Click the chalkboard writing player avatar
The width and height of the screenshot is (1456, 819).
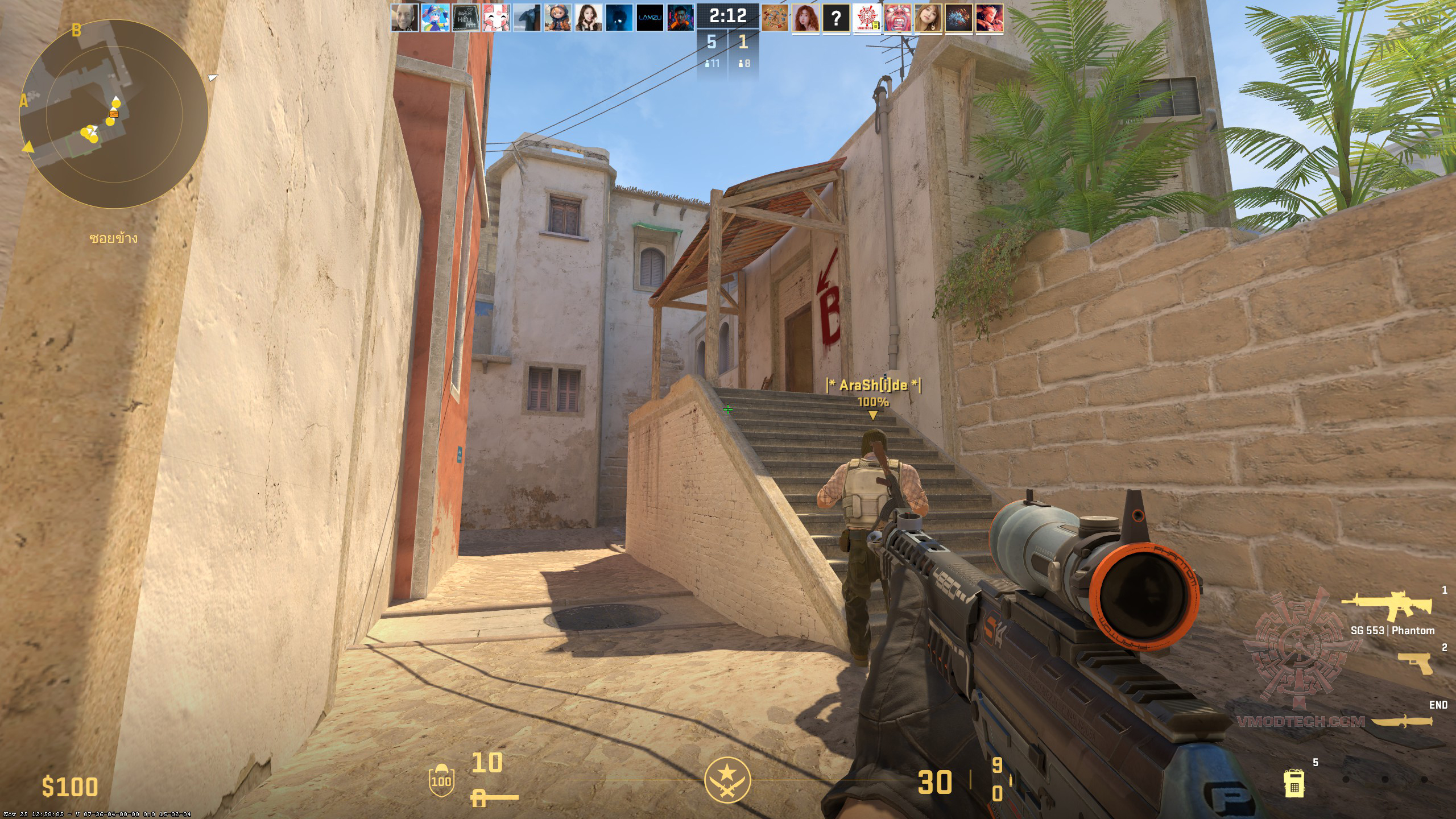pyautogui.click(x=466, y=18)
